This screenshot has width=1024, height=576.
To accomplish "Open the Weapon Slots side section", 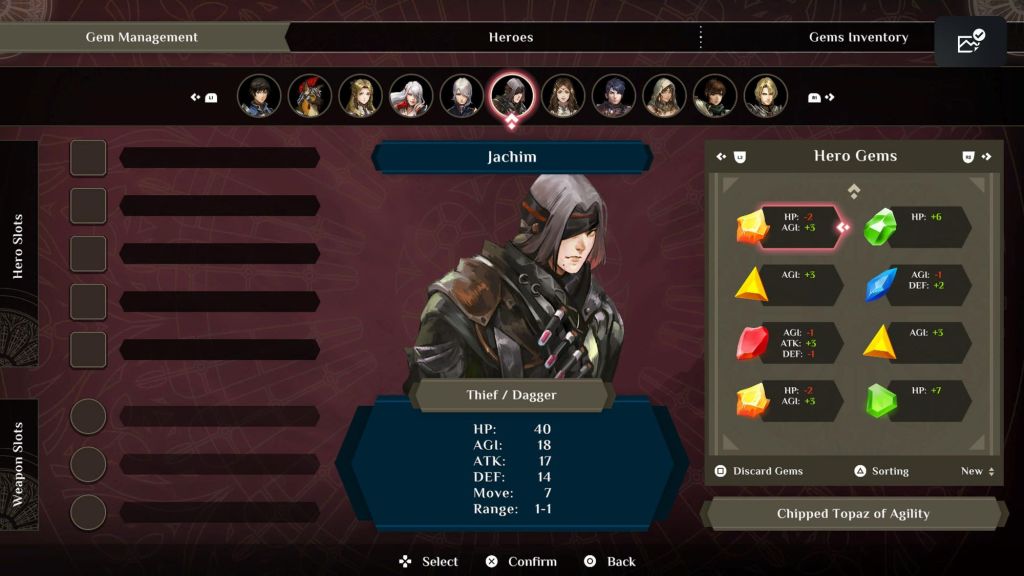I will point(18,464).
